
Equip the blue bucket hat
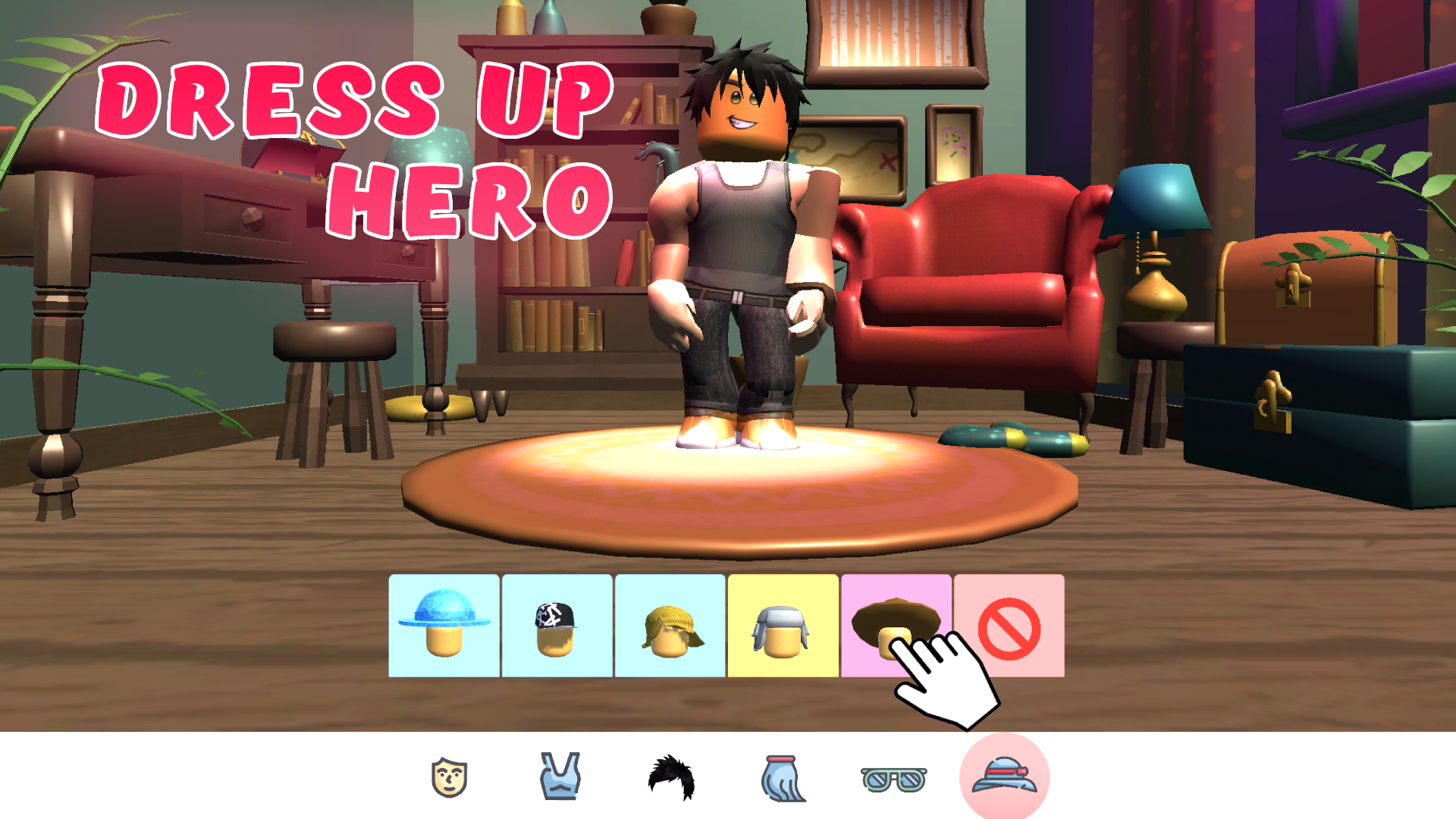[x=444, y=626]
